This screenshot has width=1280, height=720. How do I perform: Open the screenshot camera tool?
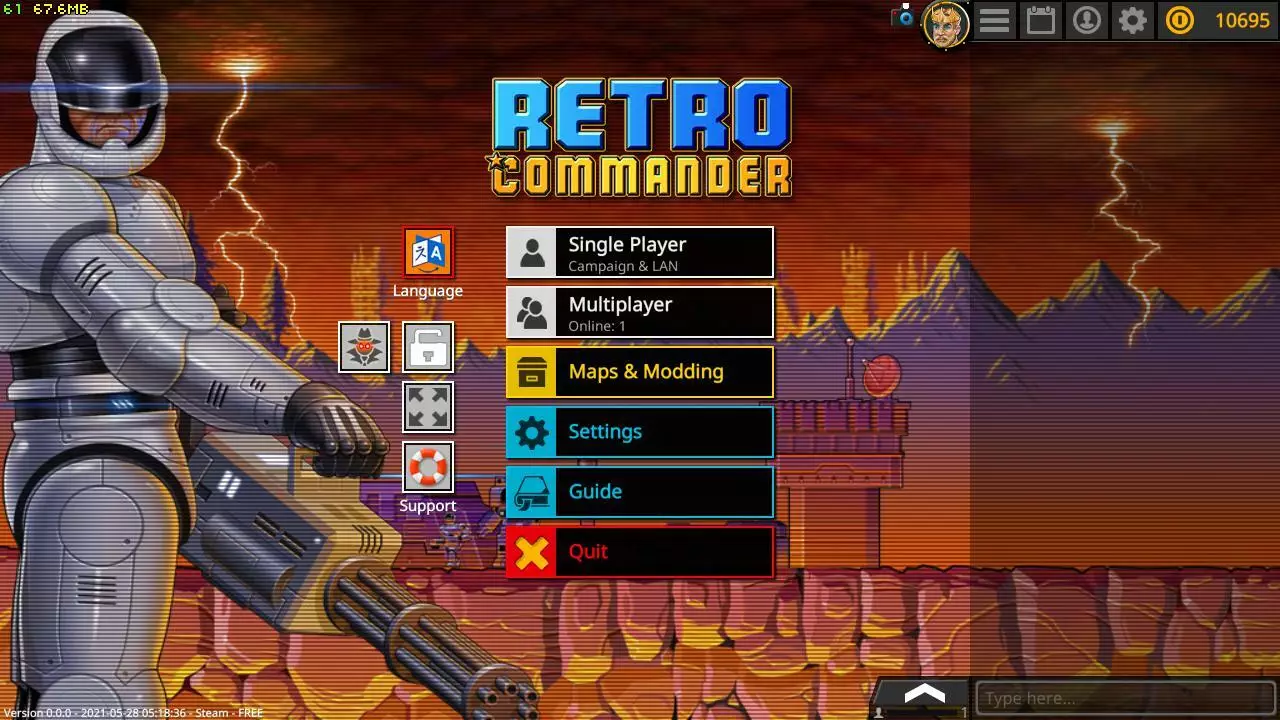click(905, 17)
